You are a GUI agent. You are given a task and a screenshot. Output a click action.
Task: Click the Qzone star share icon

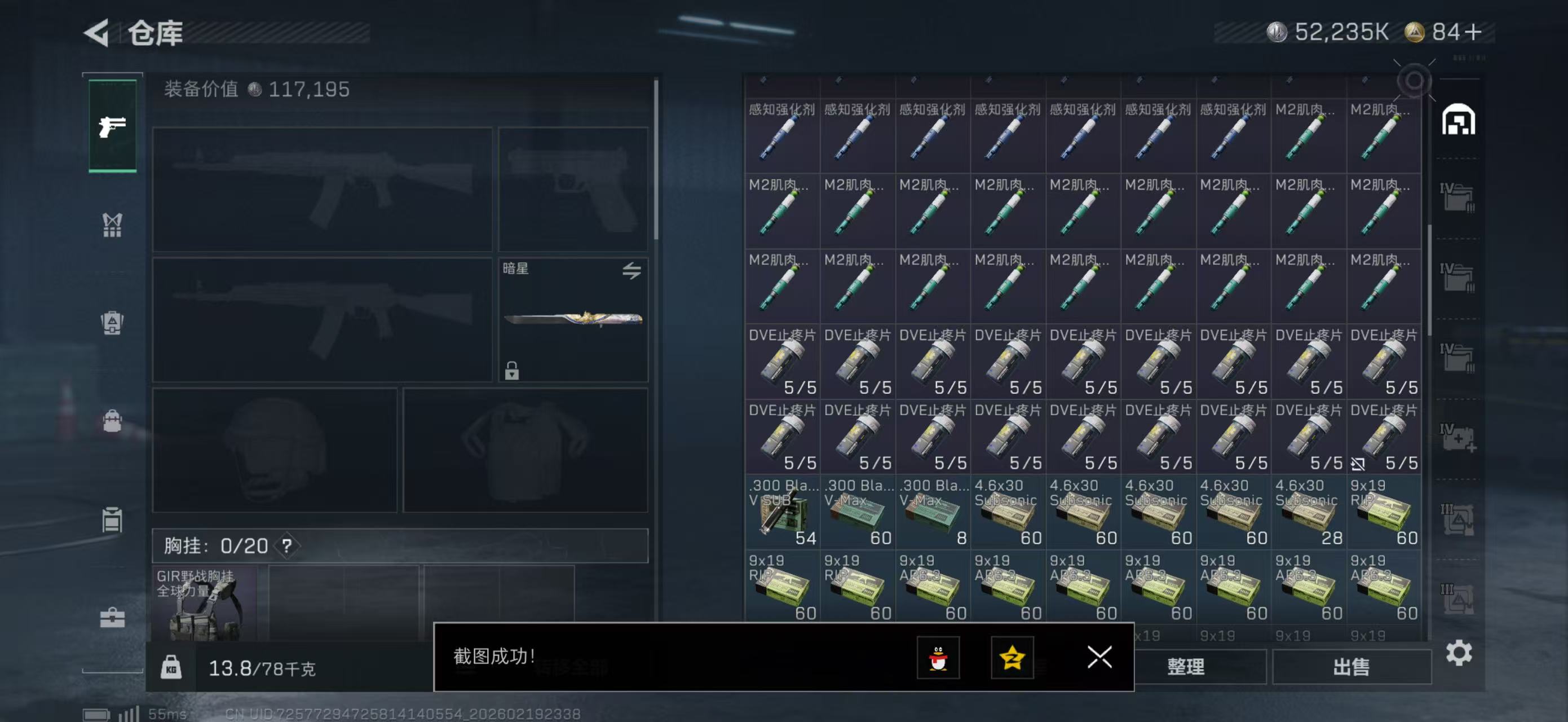1012,658
